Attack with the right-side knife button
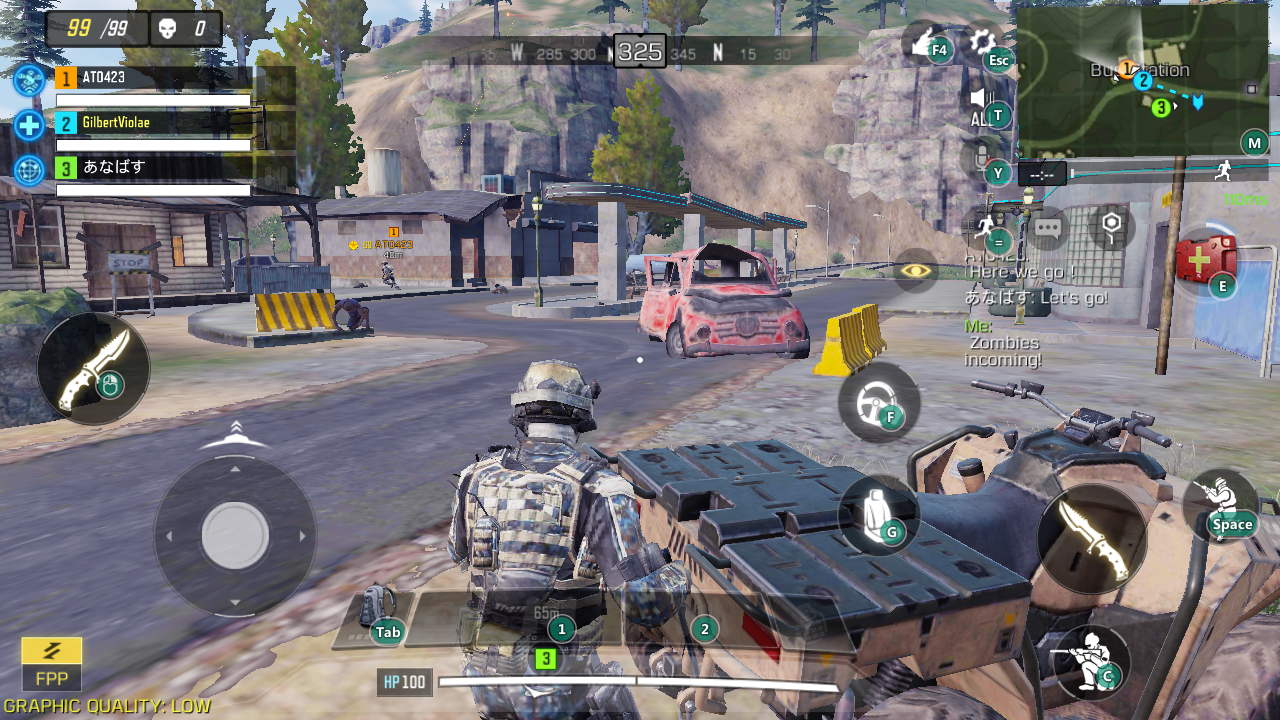The image size is (1280, 720). pos(1091,539)
